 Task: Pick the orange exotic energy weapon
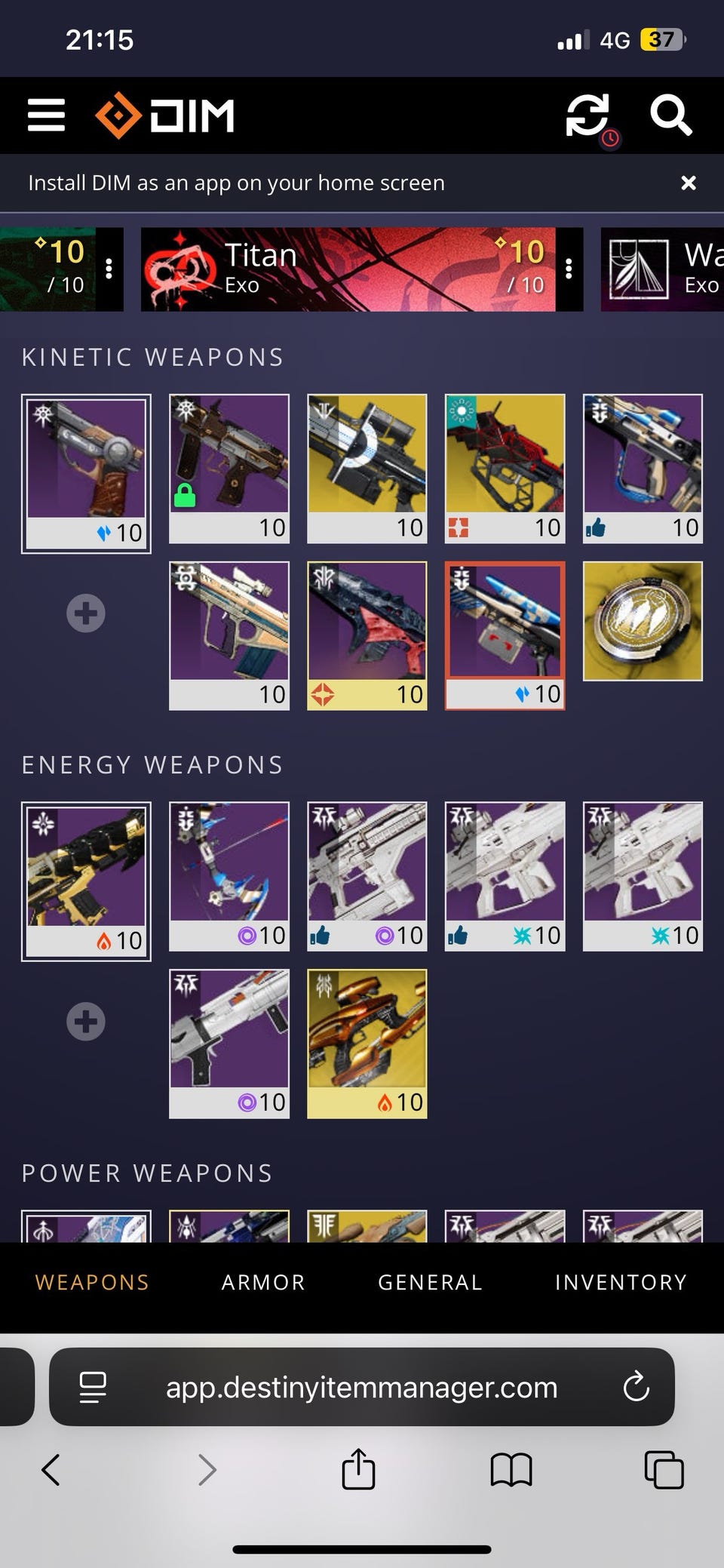coord(367,1043)
